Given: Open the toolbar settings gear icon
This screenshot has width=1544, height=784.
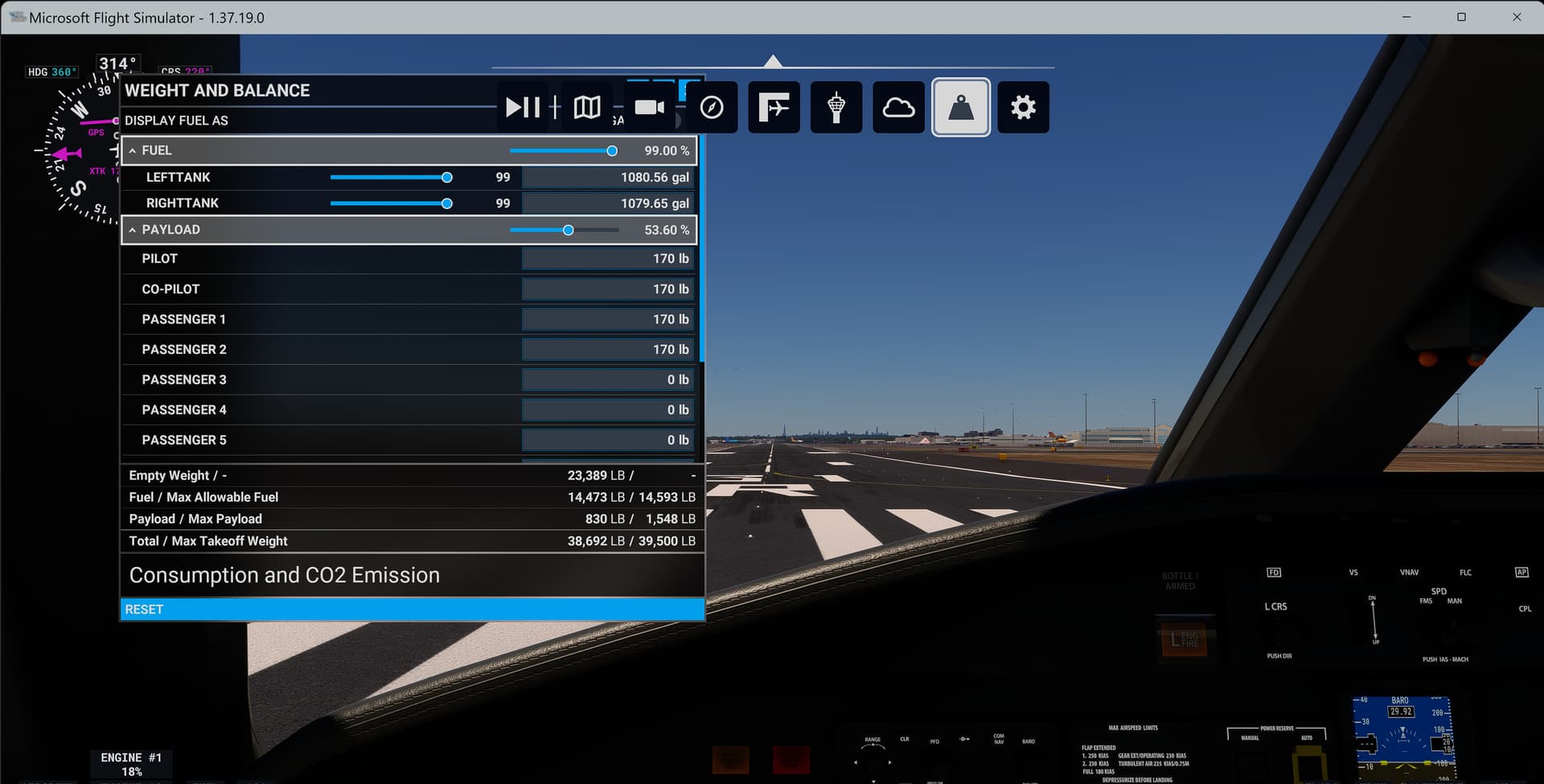Looking at the screenshot, I should coord(1023,107).
